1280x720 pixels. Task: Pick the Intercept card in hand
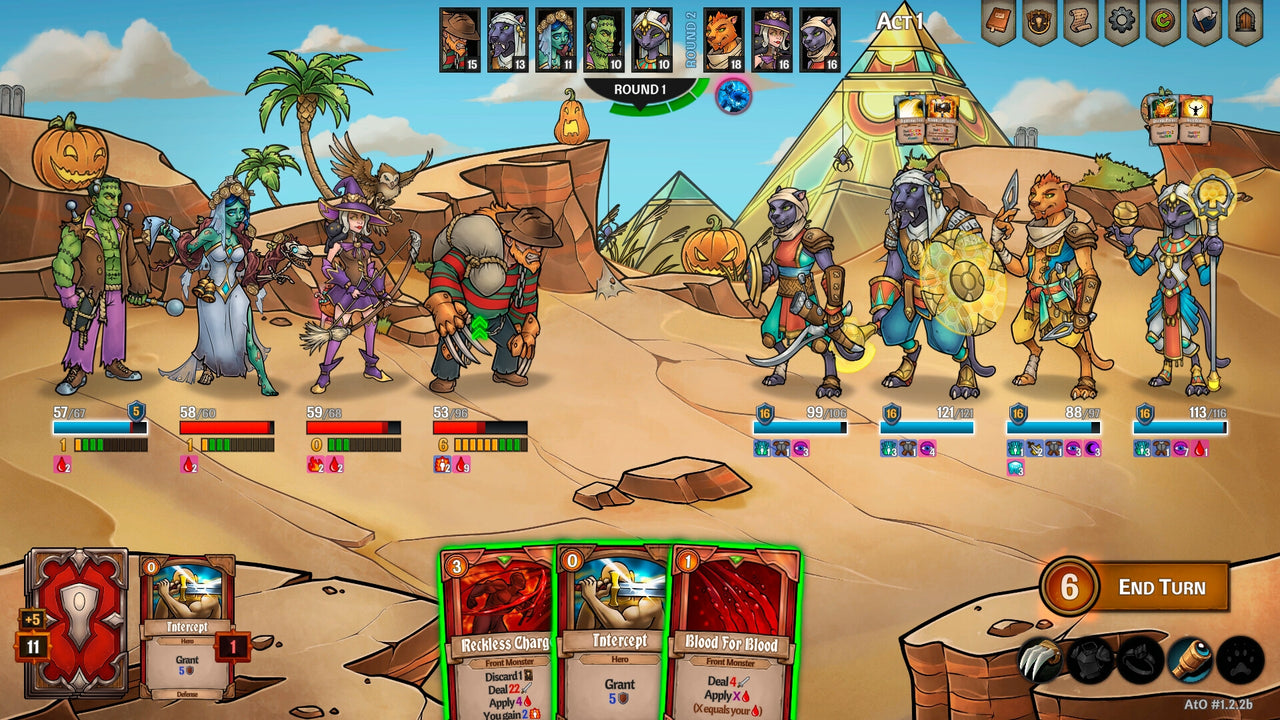[612, 632]
